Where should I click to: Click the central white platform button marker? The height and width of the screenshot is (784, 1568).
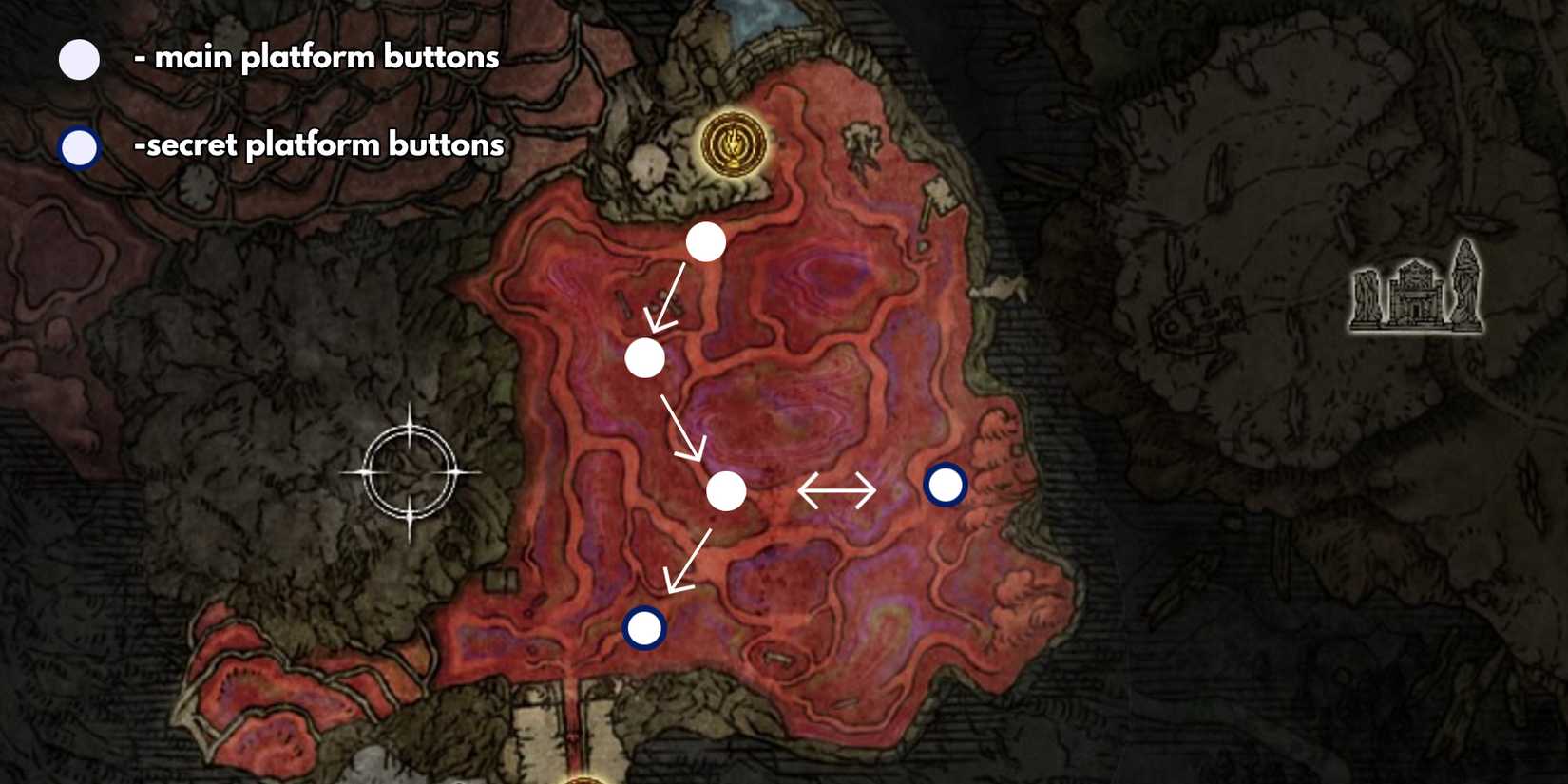click(726, 492)
